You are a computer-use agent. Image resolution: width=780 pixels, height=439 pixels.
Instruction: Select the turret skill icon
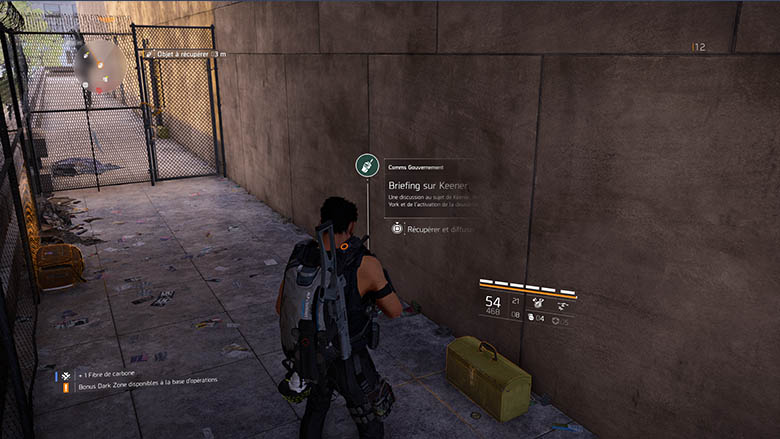[x=538, y=302]
